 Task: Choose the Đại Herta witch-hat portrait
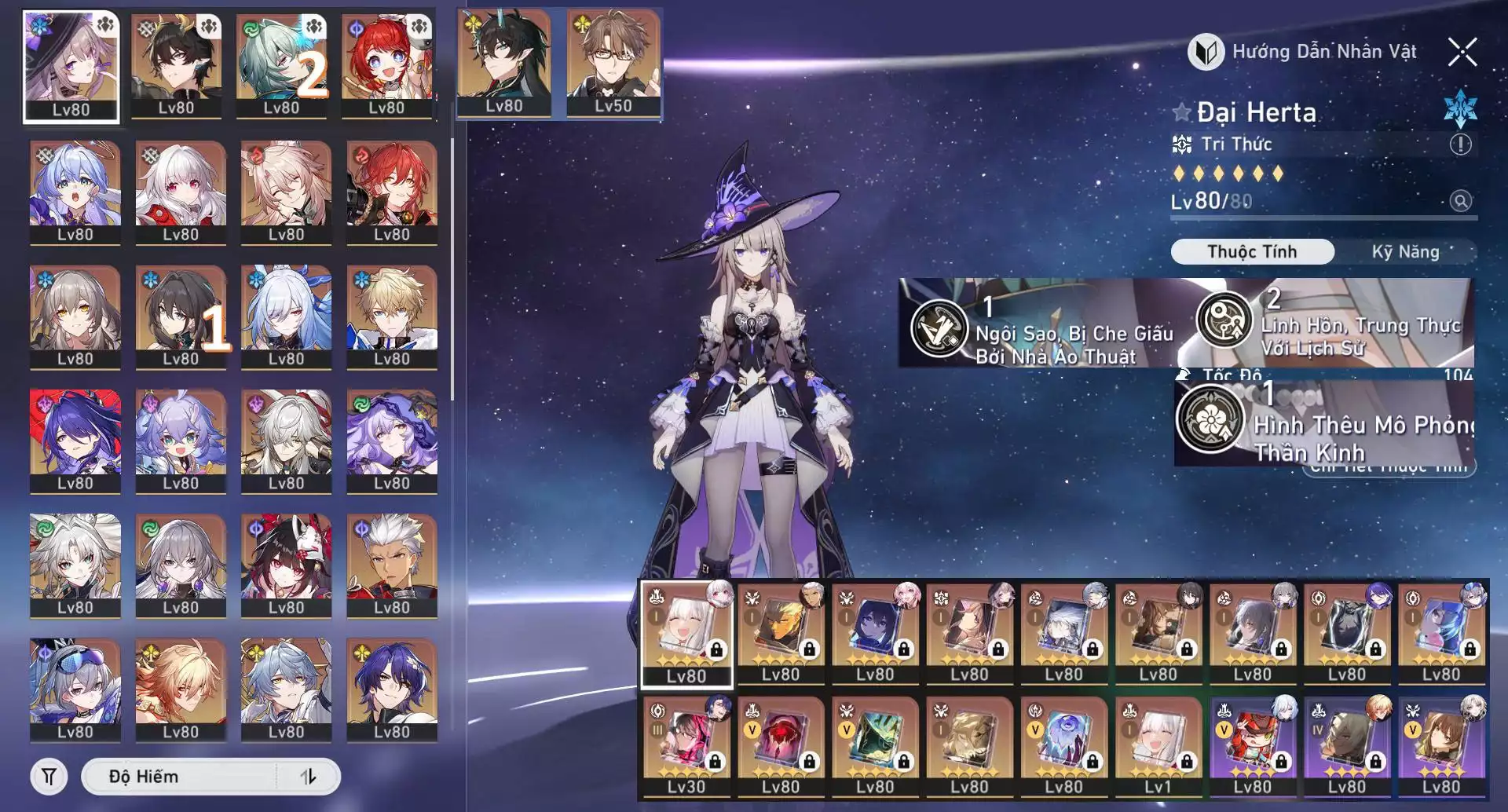pos(71,66)
